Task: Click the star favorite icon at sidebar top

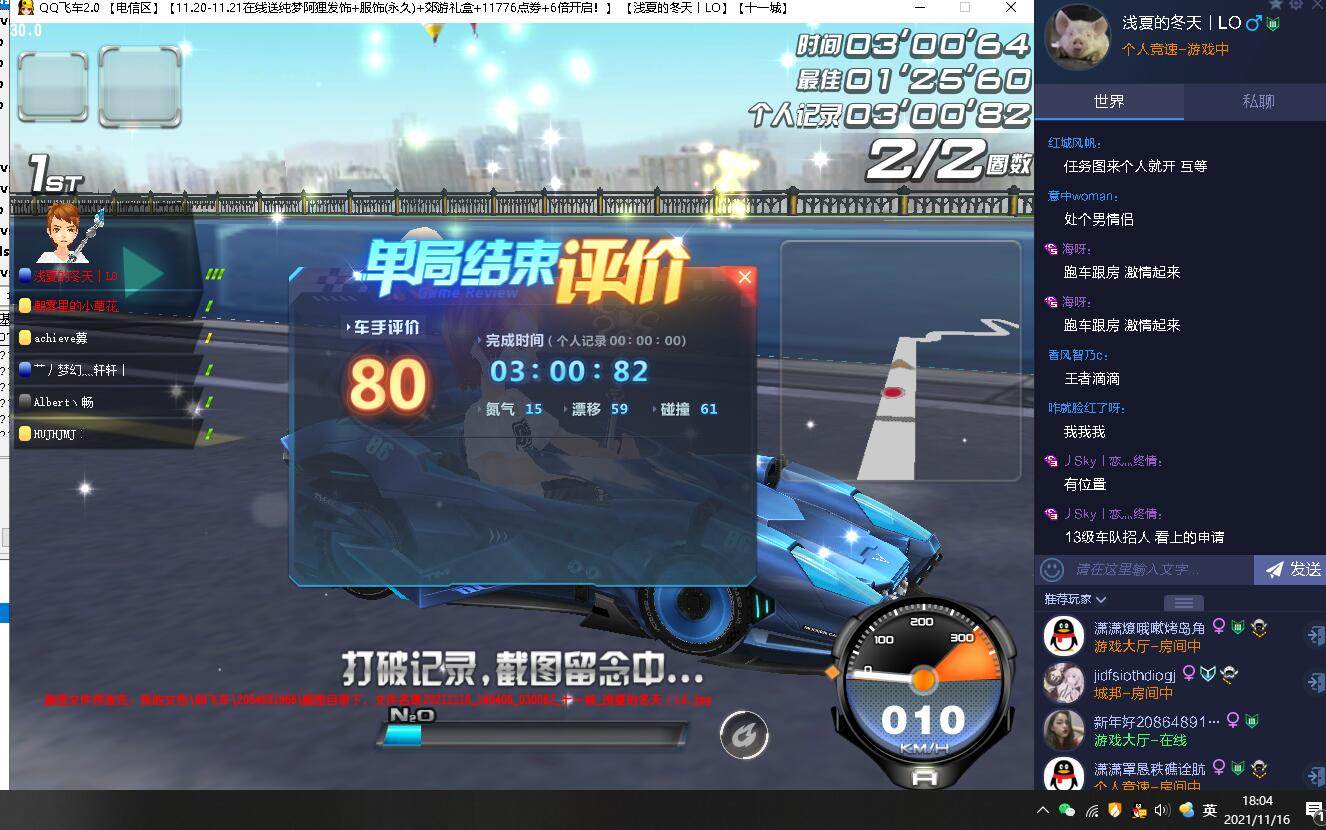Action: [x=1277, y=5]
